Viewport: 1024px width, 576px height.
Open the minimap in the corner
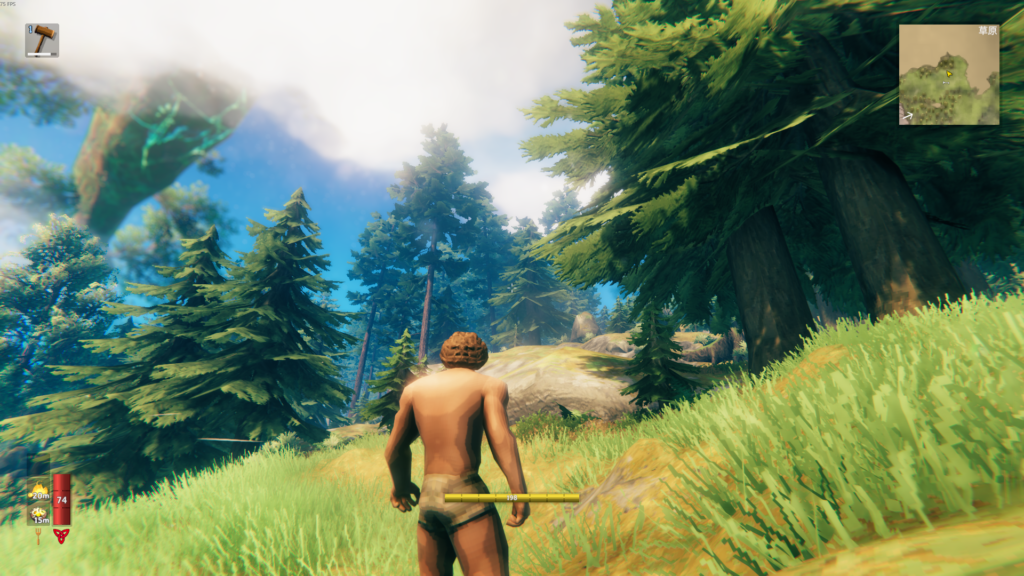[x=948, y=75]
